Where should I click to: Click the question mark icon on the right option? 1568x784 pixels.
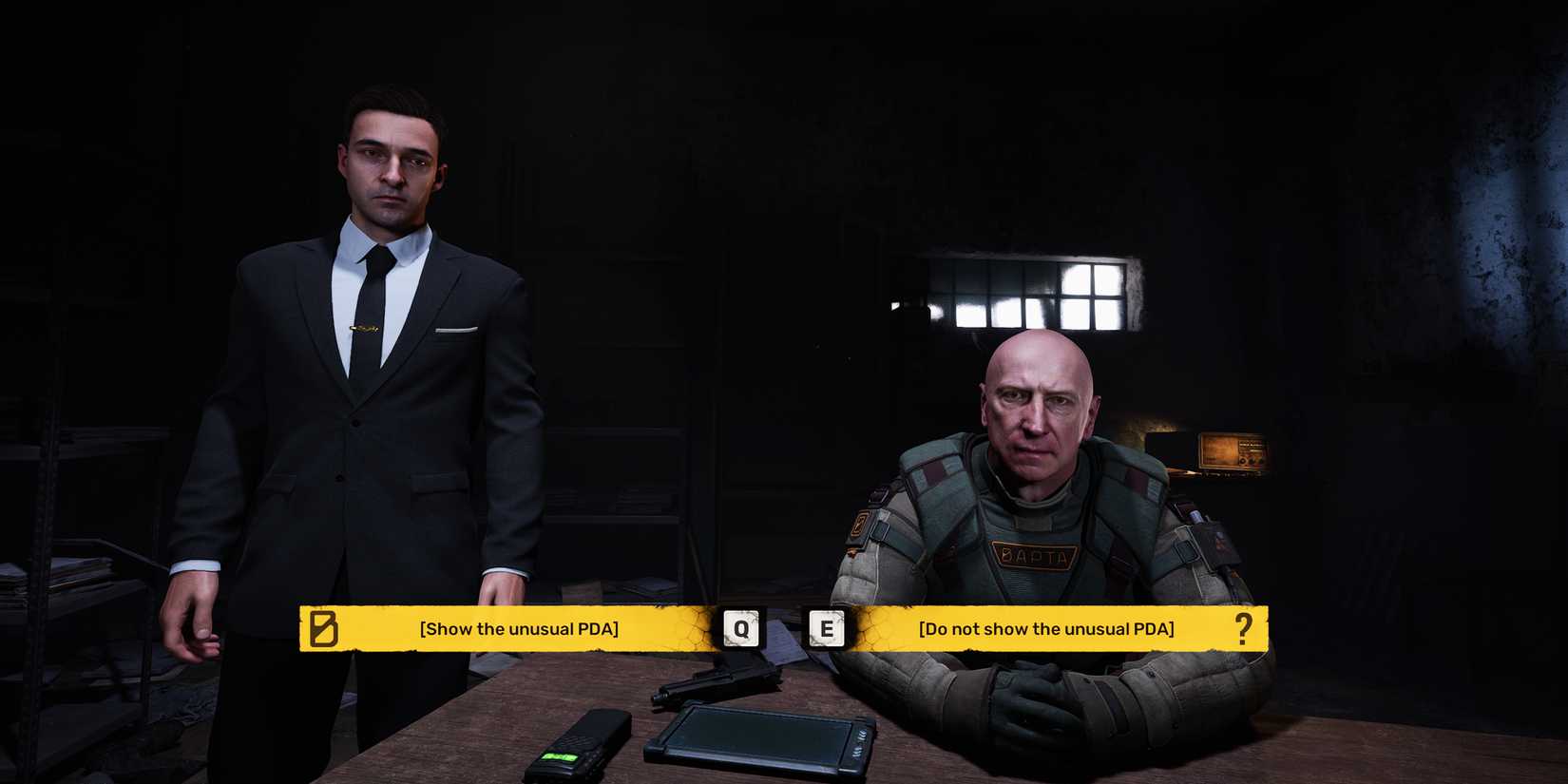click(1245, 628)
